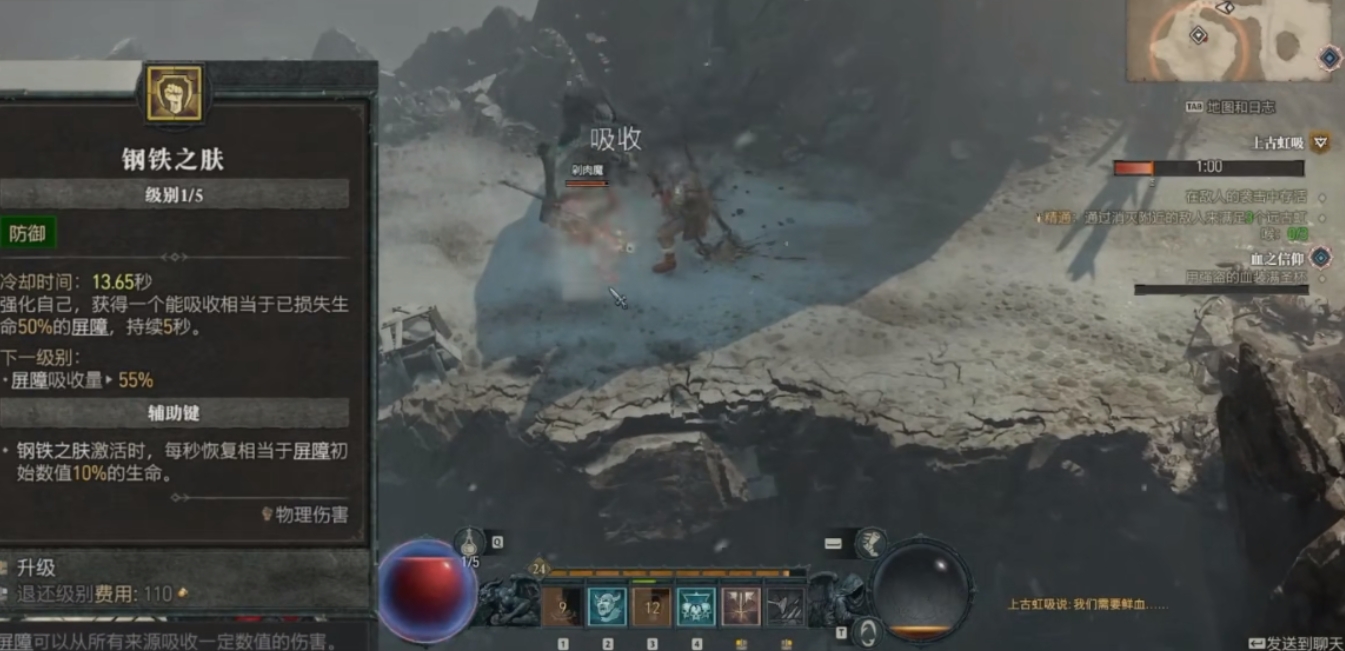Activate the skill on cooldown showing 9
This screenshot has width=1345, height=651.
coord(563,607)
